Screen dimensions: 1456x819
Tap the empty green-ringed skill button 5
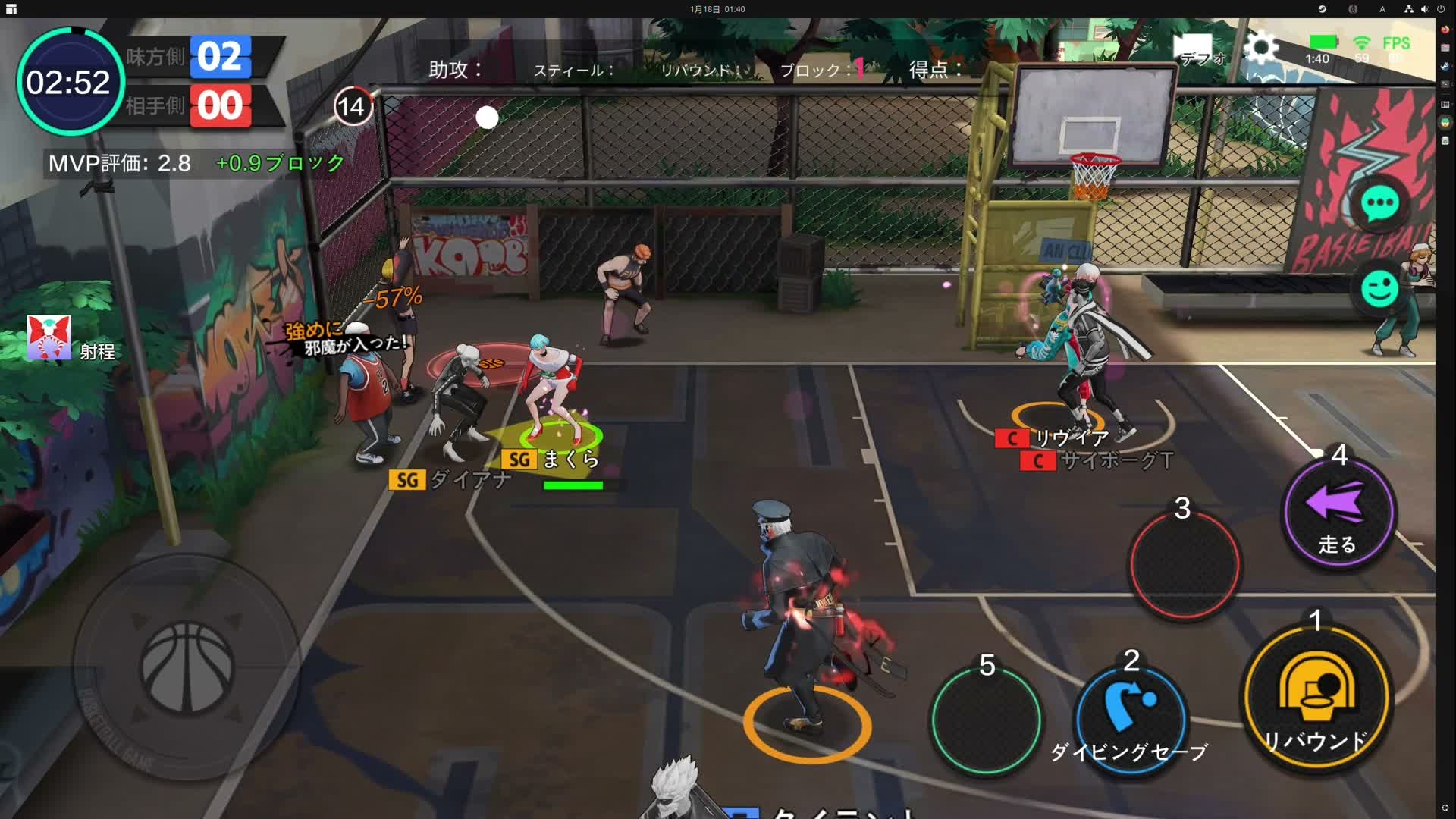click(986, 720)
